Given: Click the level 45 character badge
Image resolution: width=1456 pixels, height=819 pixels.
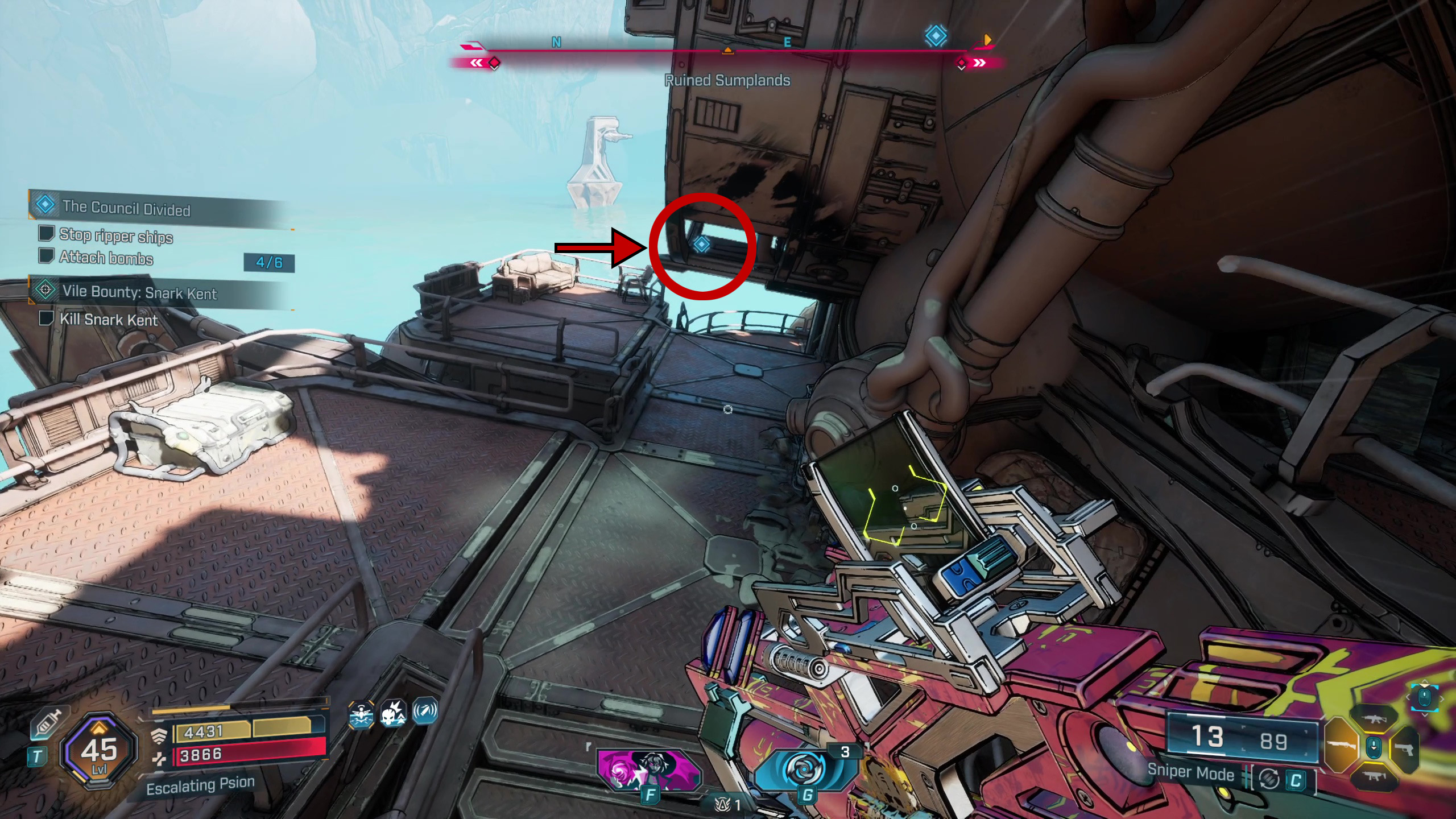Looking at the screenshot, I should point(99,751).
